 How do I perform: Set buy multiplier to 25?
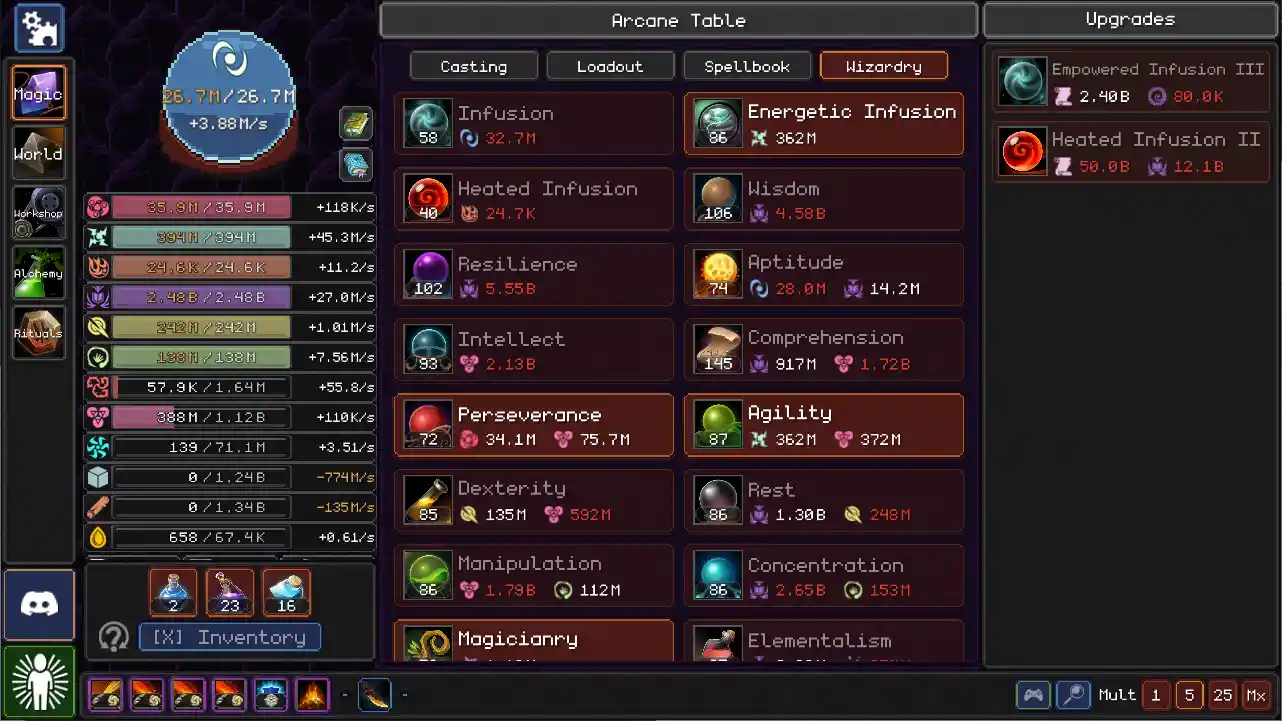[1225, 694]
